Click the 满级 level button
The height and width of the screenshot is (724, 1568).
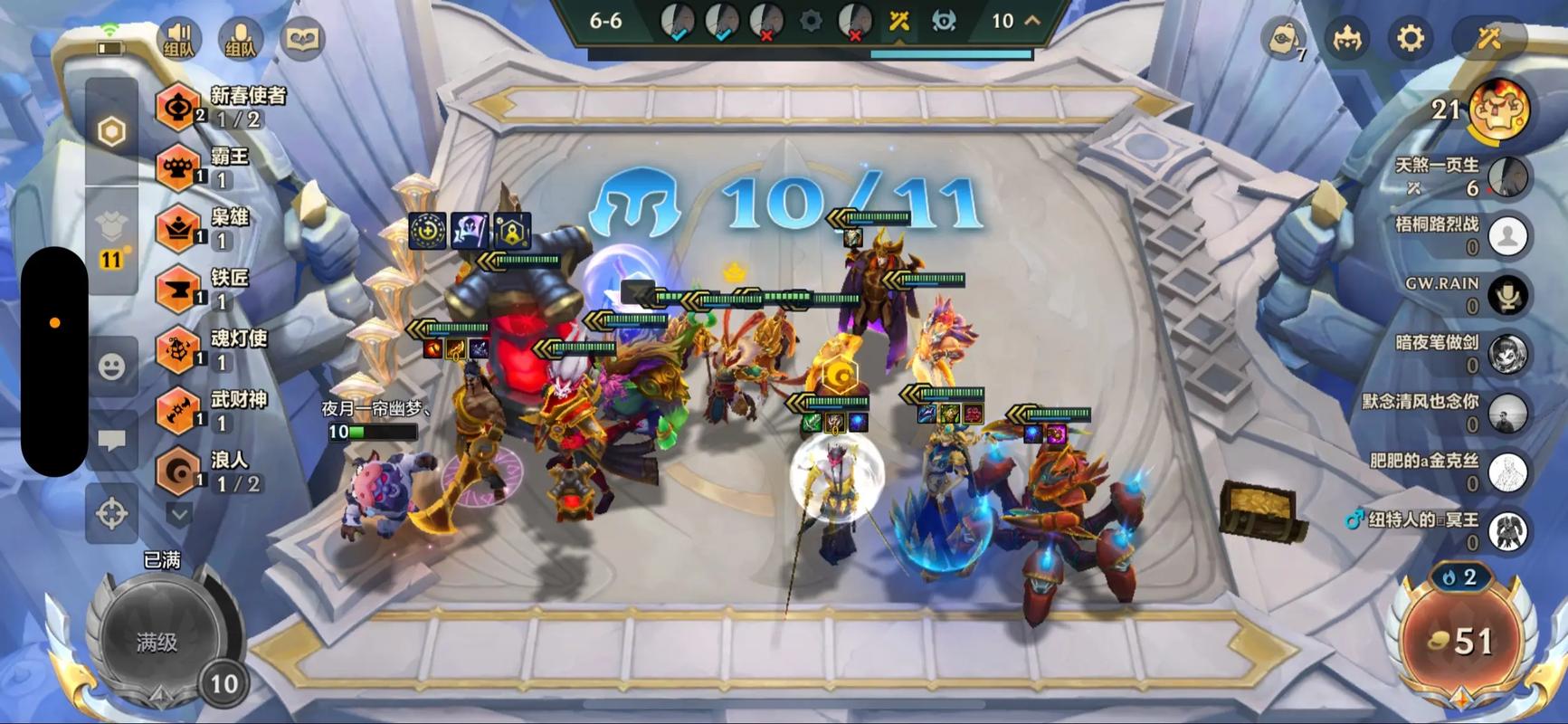(157, 643)
